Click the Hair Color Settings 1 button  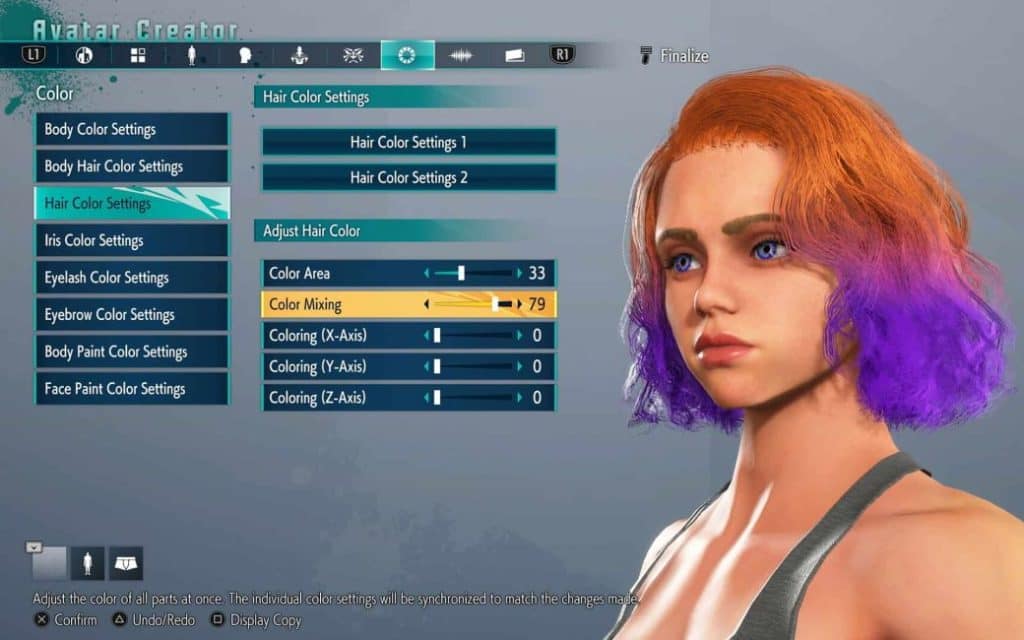pos(408,142)
